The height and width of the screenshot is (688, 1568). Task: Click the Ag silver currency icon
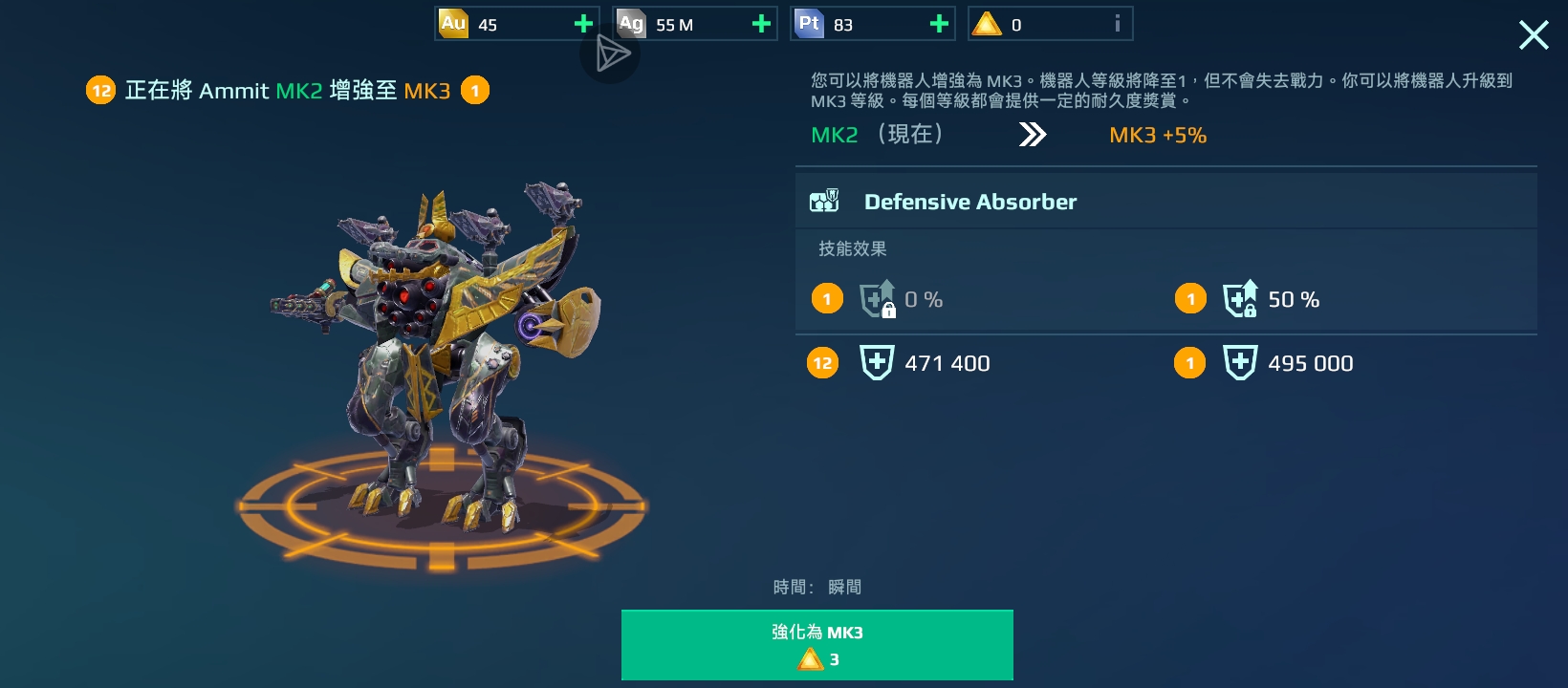630,23
